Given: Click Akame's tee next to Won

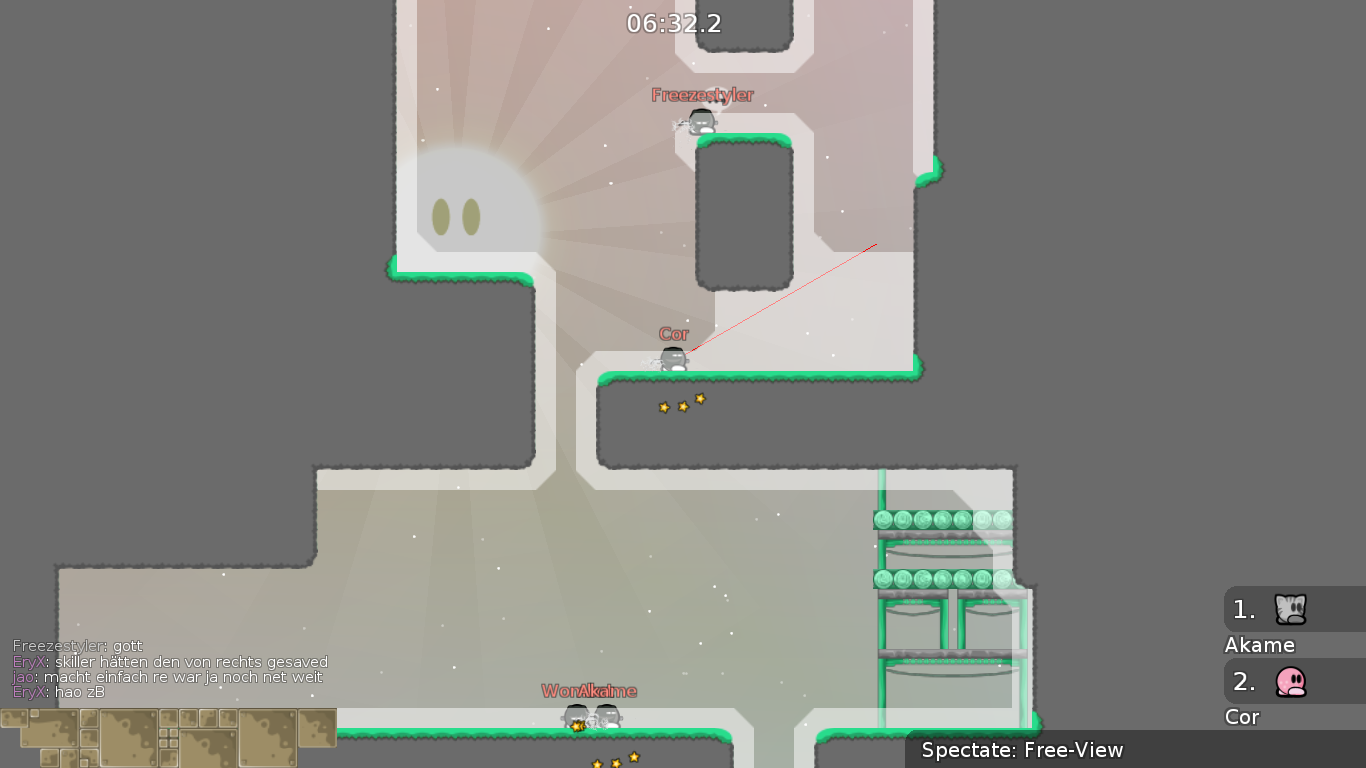Looking at the screenshot, I should click(x=606, y=714).
